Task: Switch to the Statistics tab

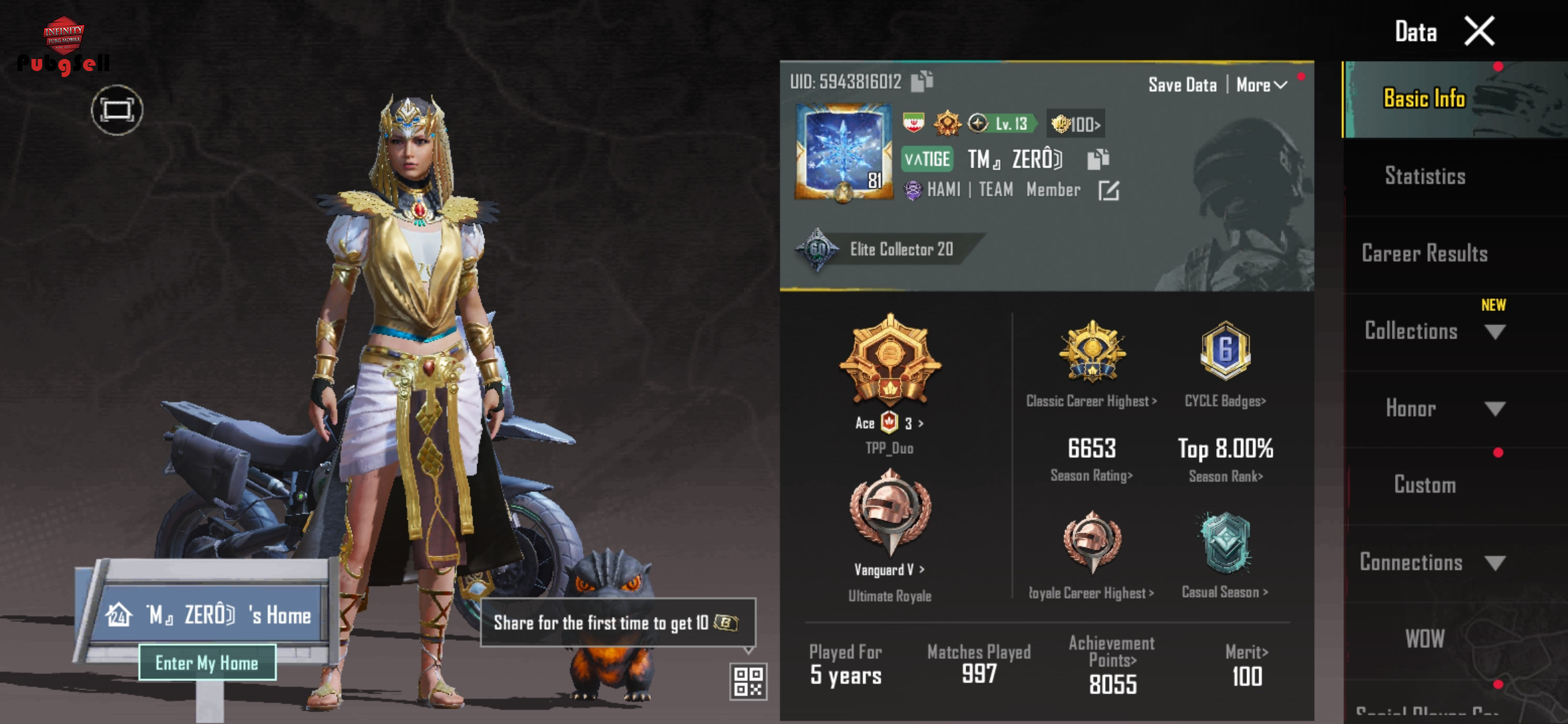Action: click(x=1425, y=176)
